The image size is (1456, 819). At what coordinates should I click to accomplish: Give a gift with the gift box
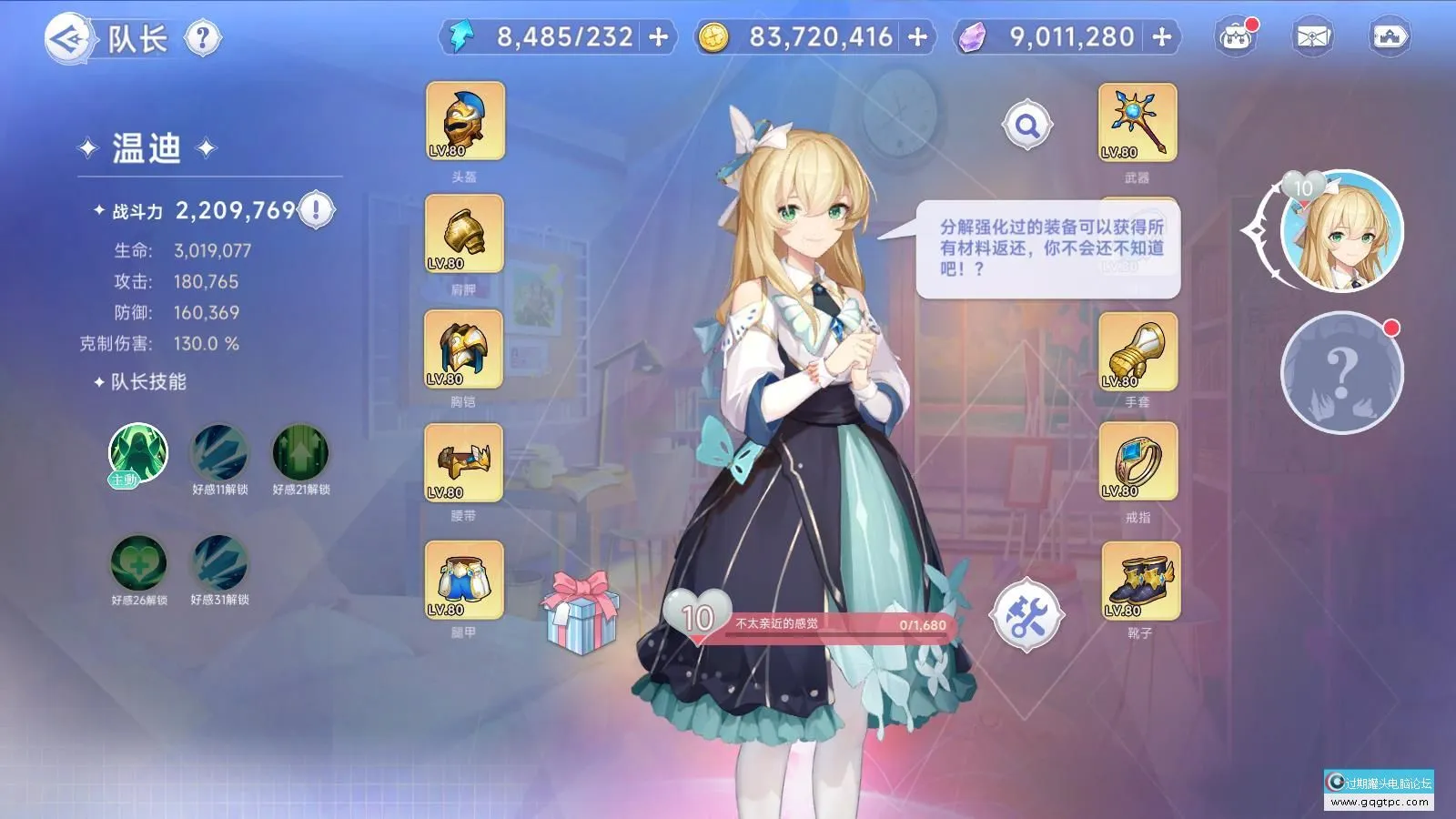click(x=581, y=612)
